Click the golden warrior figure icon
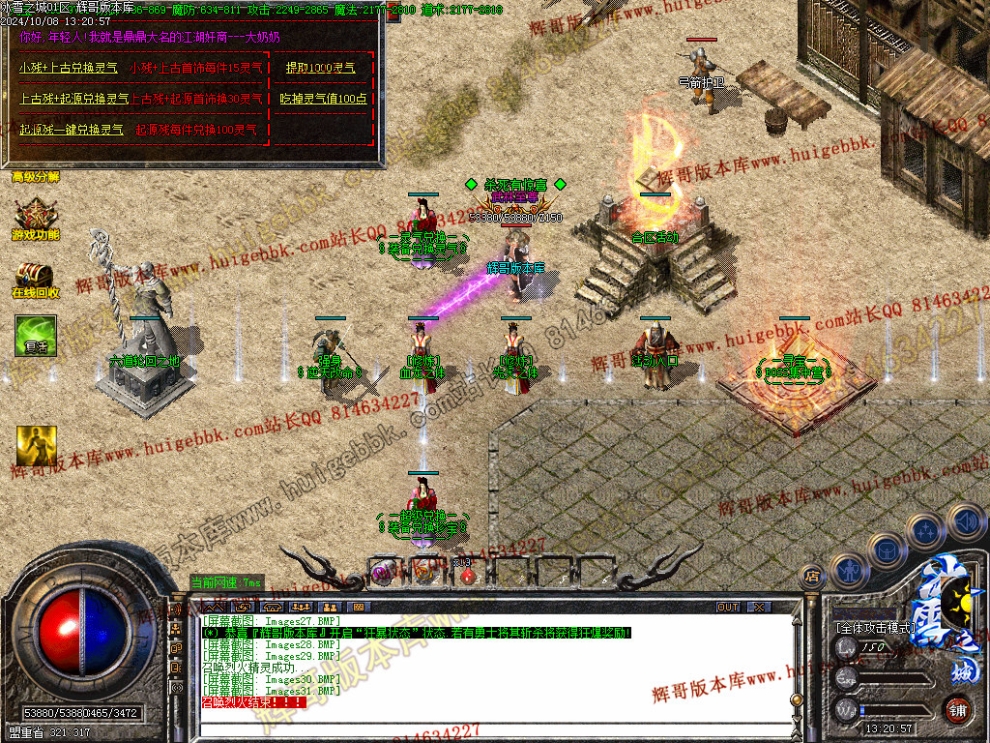Viewport: 990px width, 743px height. tap(35, 446)
